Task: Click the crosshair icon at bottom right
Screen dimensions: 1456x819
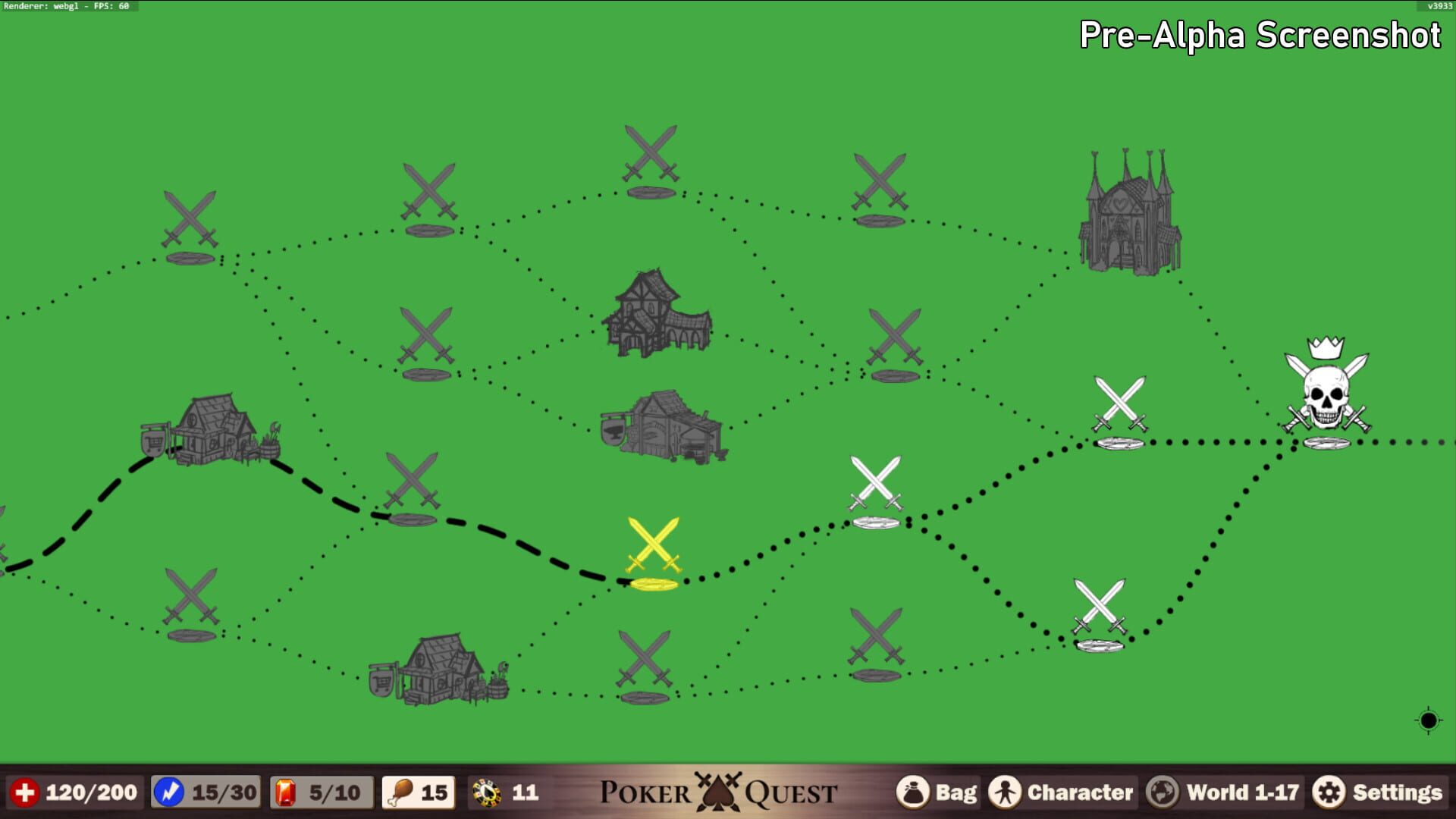Action: click(1428, 720)
